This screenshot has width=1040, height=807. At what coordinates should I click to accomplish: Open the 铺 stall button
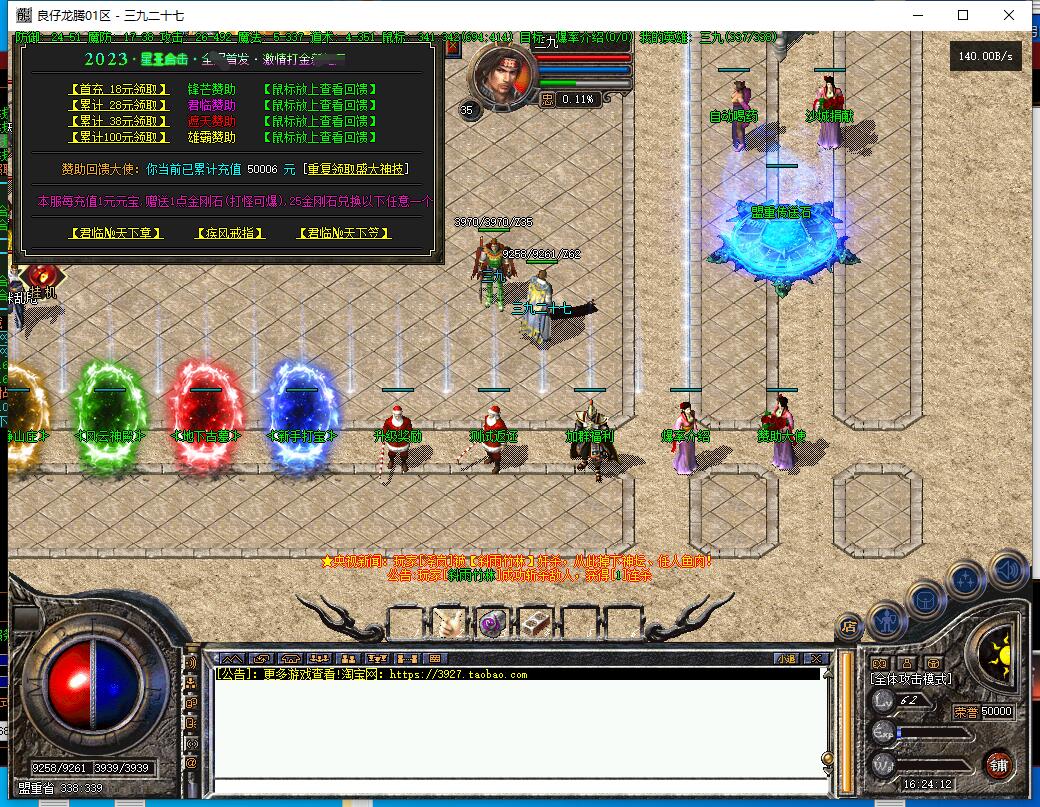pyautogui.click(x=996, y=765)
